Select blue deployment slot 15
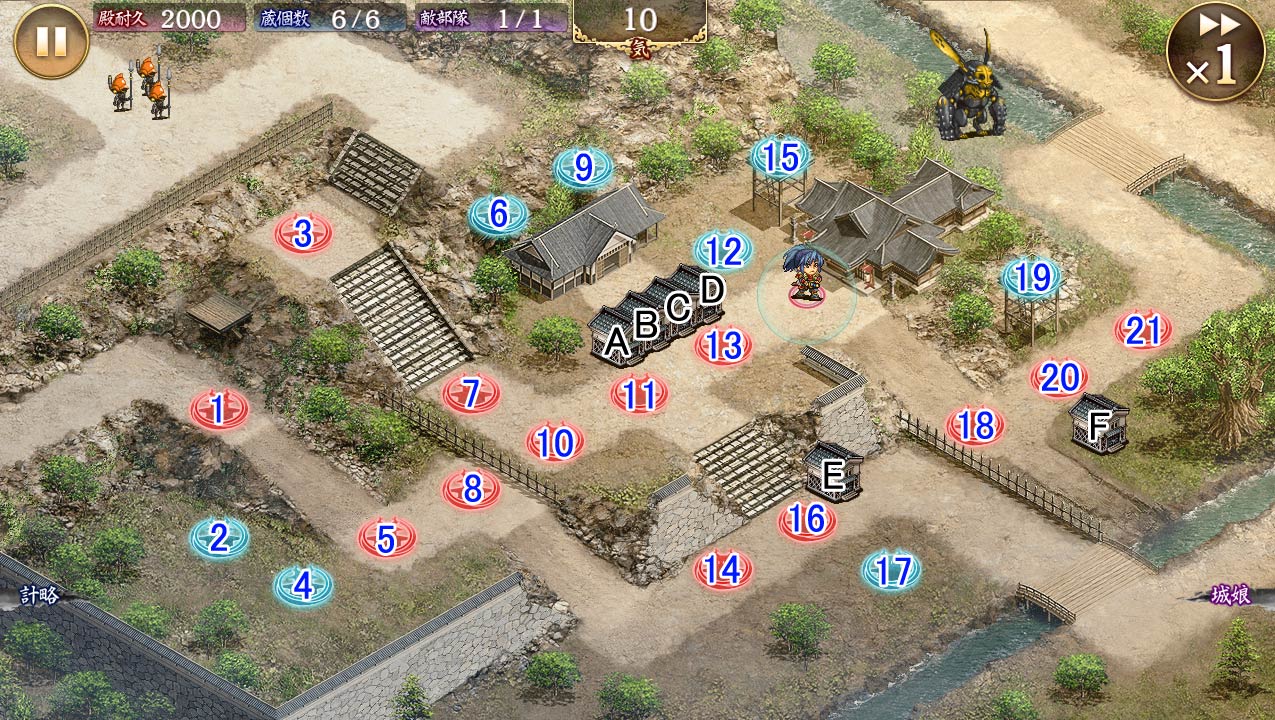 click(780, 157)
